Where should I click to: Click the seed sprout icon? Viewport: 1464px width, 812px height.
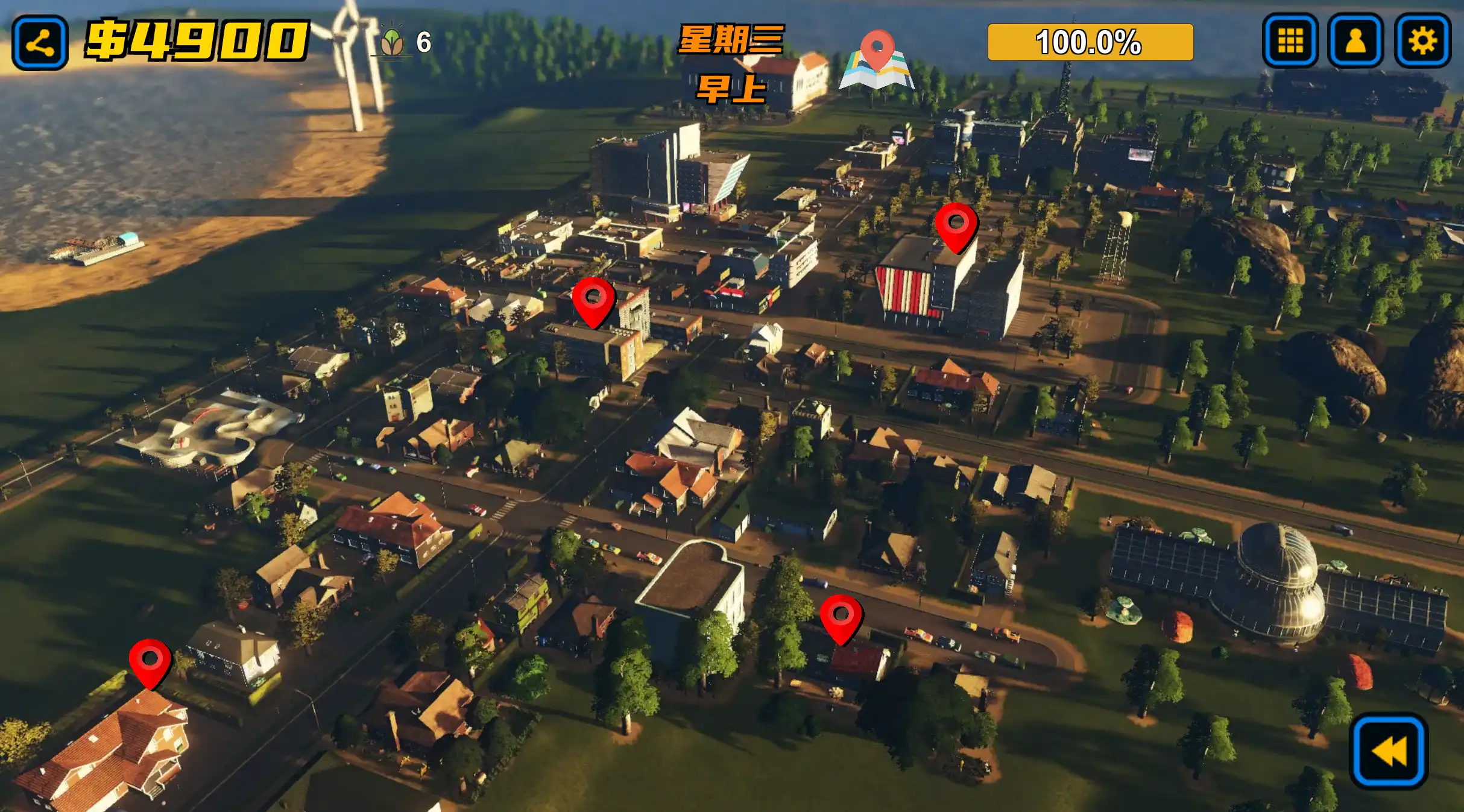393,42
